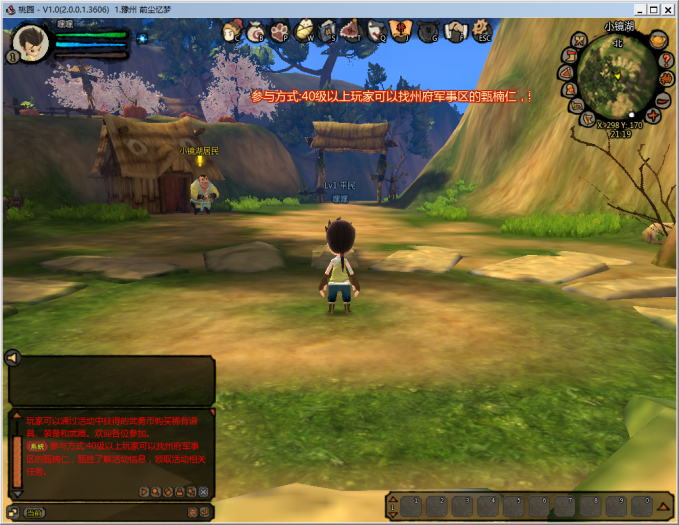Click the chat scroll-down arrow
The height and width of the screenshot is (525, 679).
[x=17, y=494]
